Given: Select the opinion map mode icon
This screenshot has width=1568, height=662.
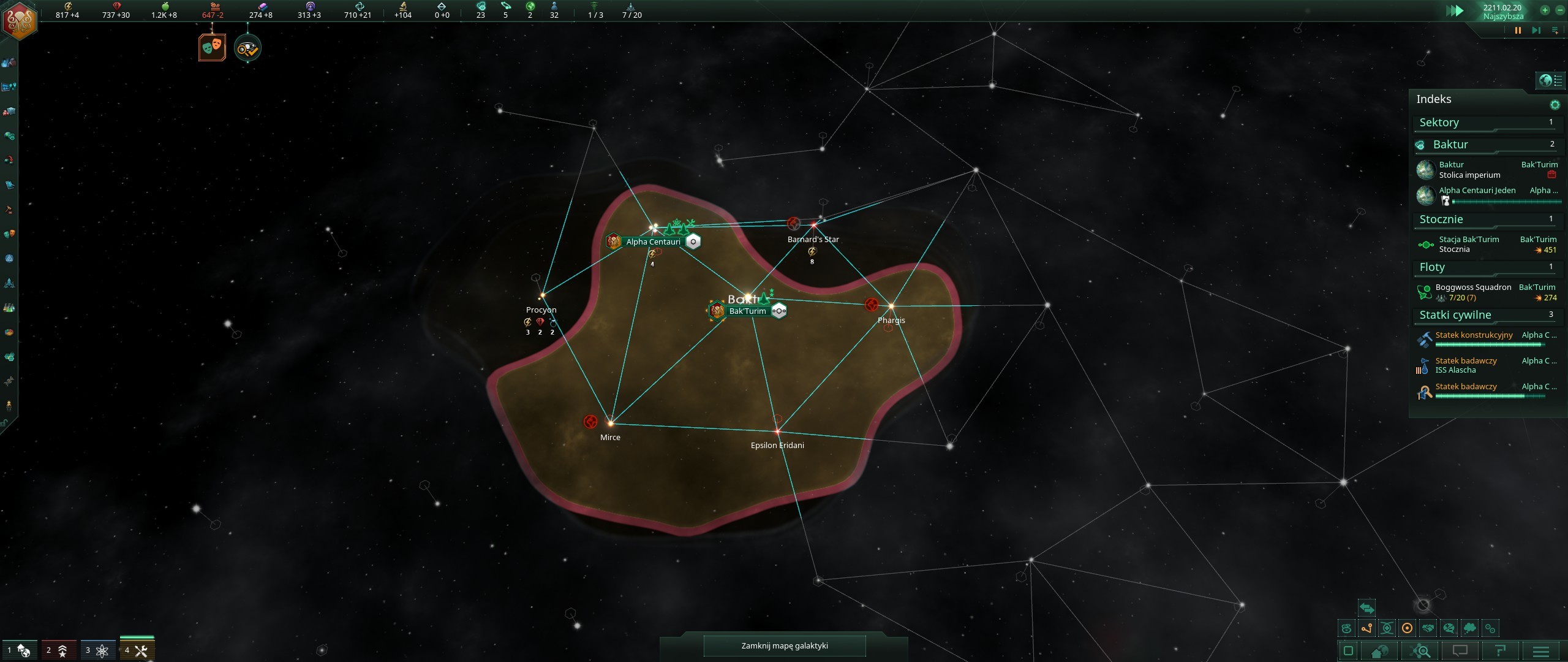Looking at the screenshot, I should coord(1448,628).
